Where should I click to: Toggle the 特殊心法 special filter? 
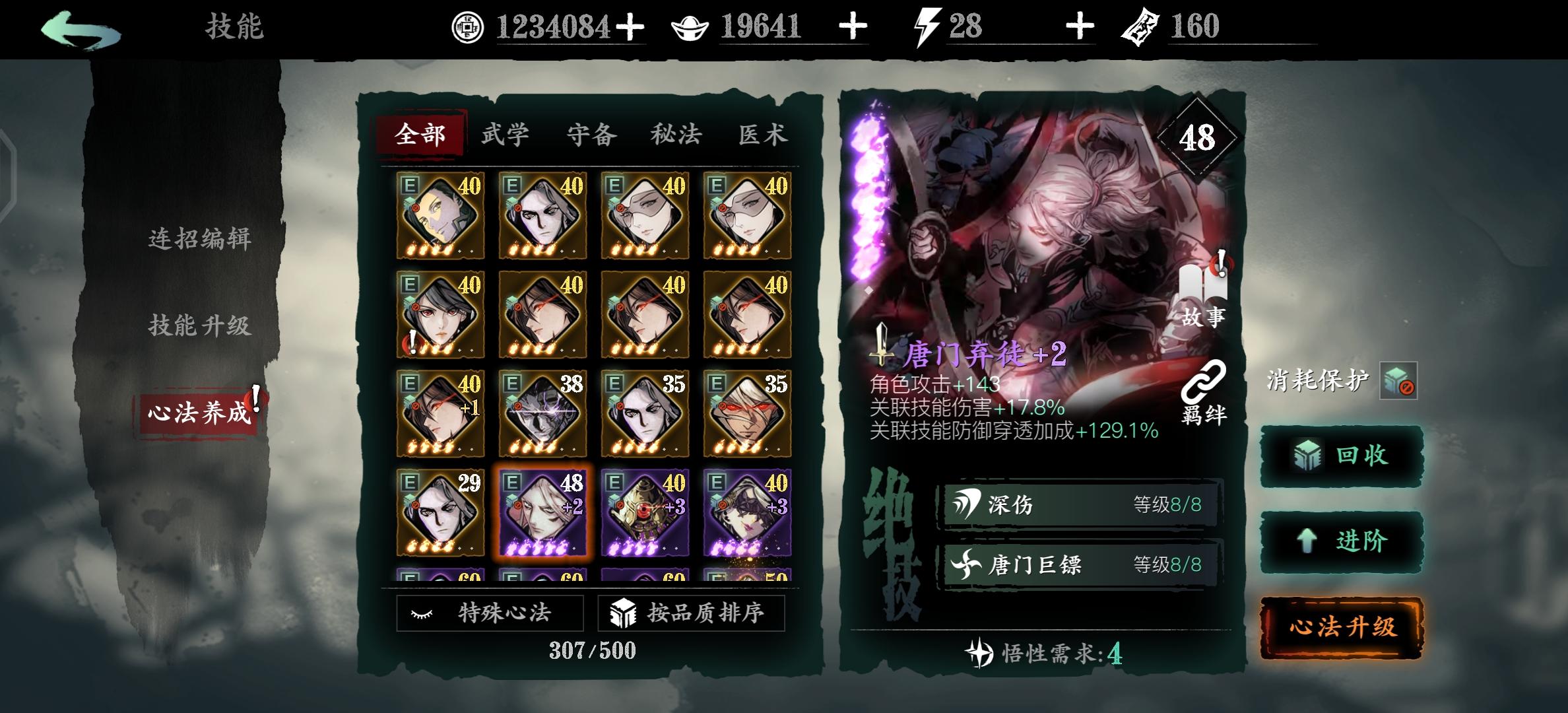[490, 613]
